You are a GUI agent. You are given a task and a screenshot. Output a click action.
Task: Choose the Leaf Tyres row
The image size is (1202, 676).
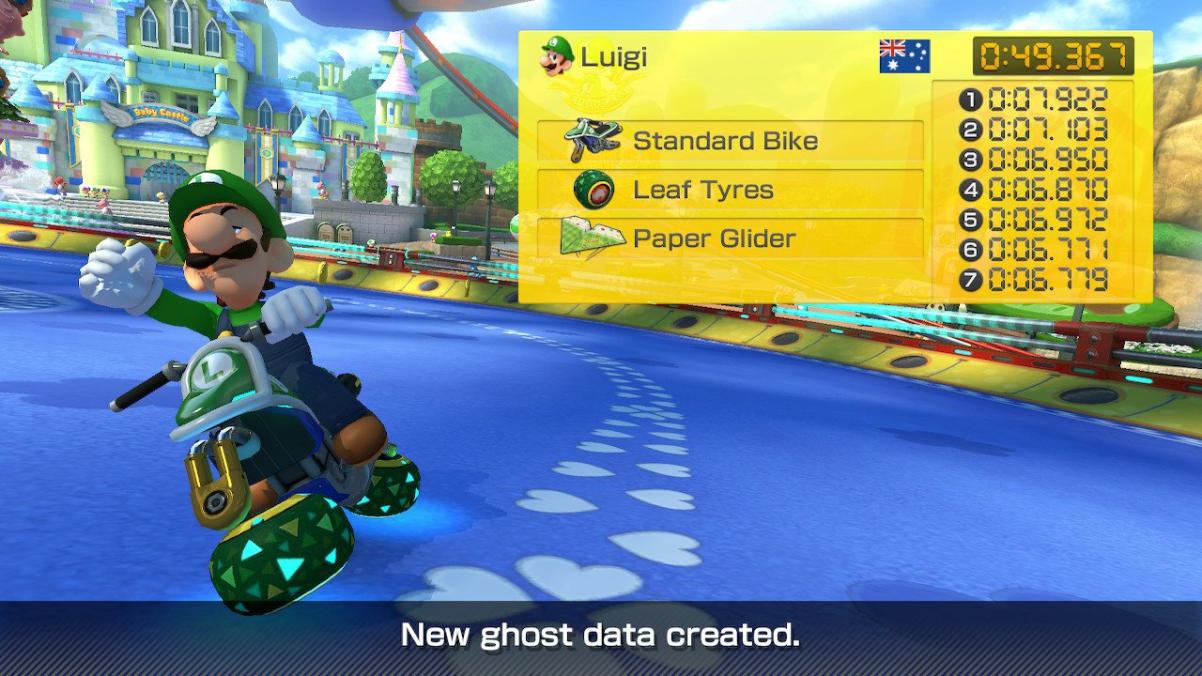pos(730,190)
